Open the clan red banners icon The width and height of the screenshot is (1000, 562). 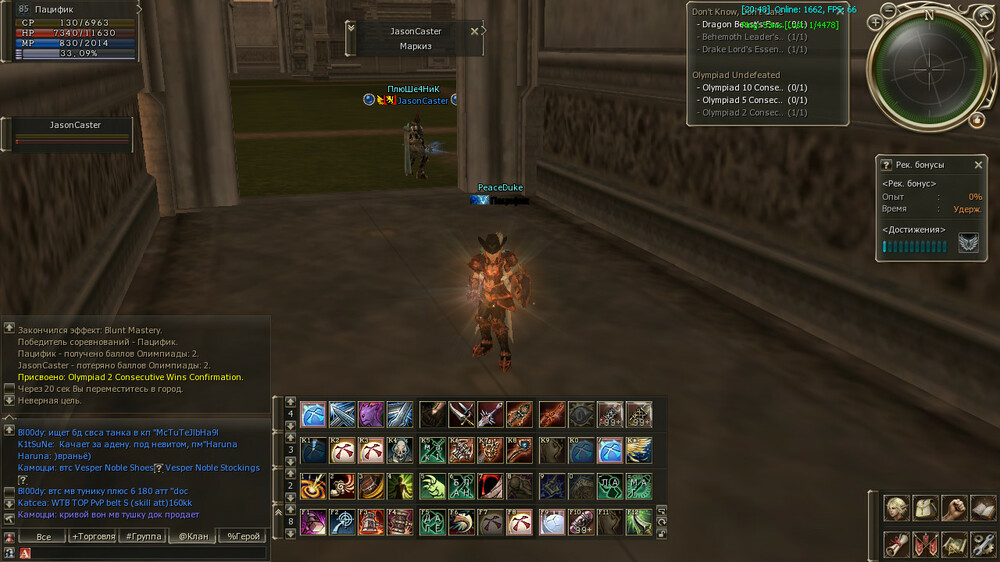(x=925, y=544)
